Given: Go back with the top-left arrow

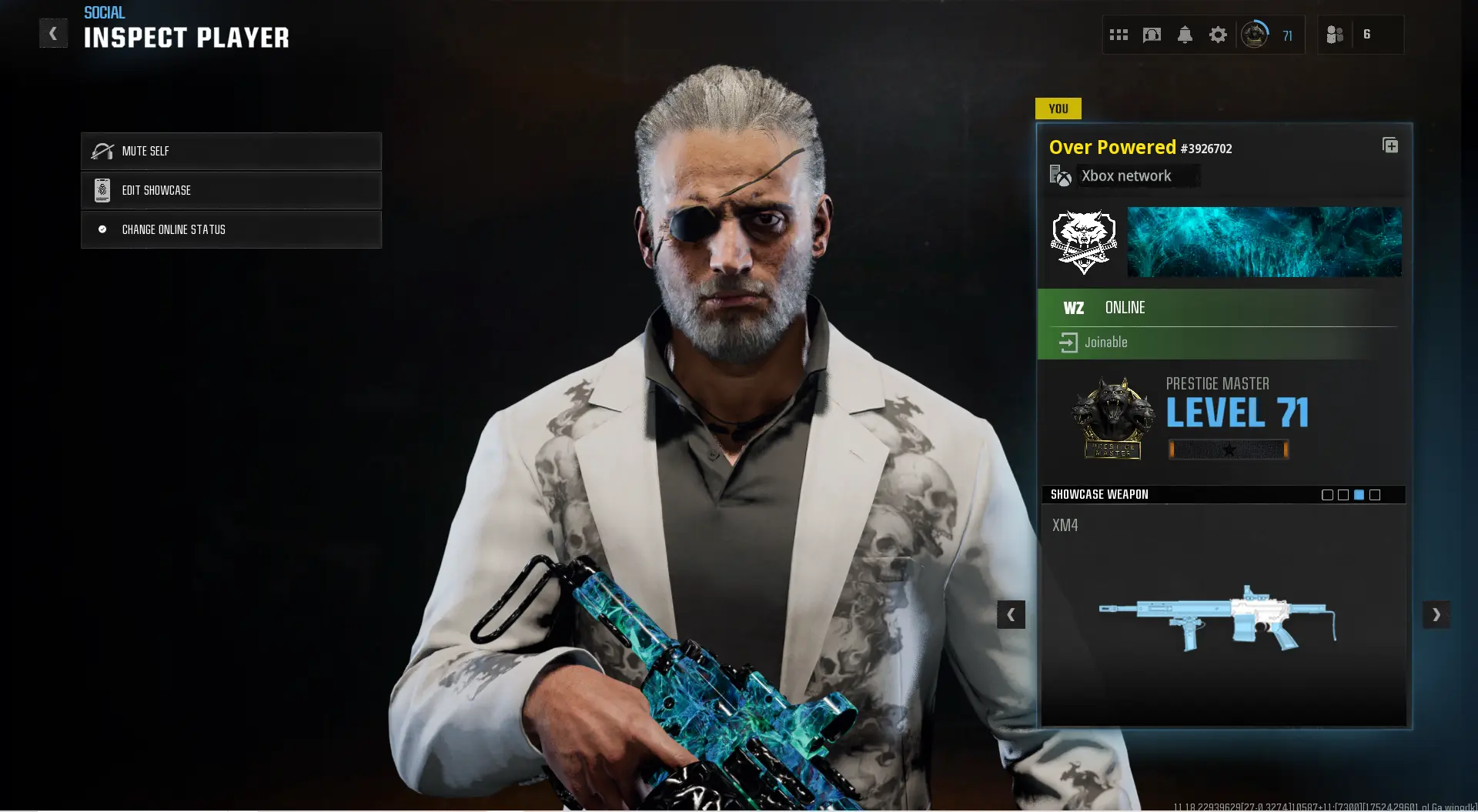Looking at the screenshot, I should pyautogui.click(x=53, y=33).
